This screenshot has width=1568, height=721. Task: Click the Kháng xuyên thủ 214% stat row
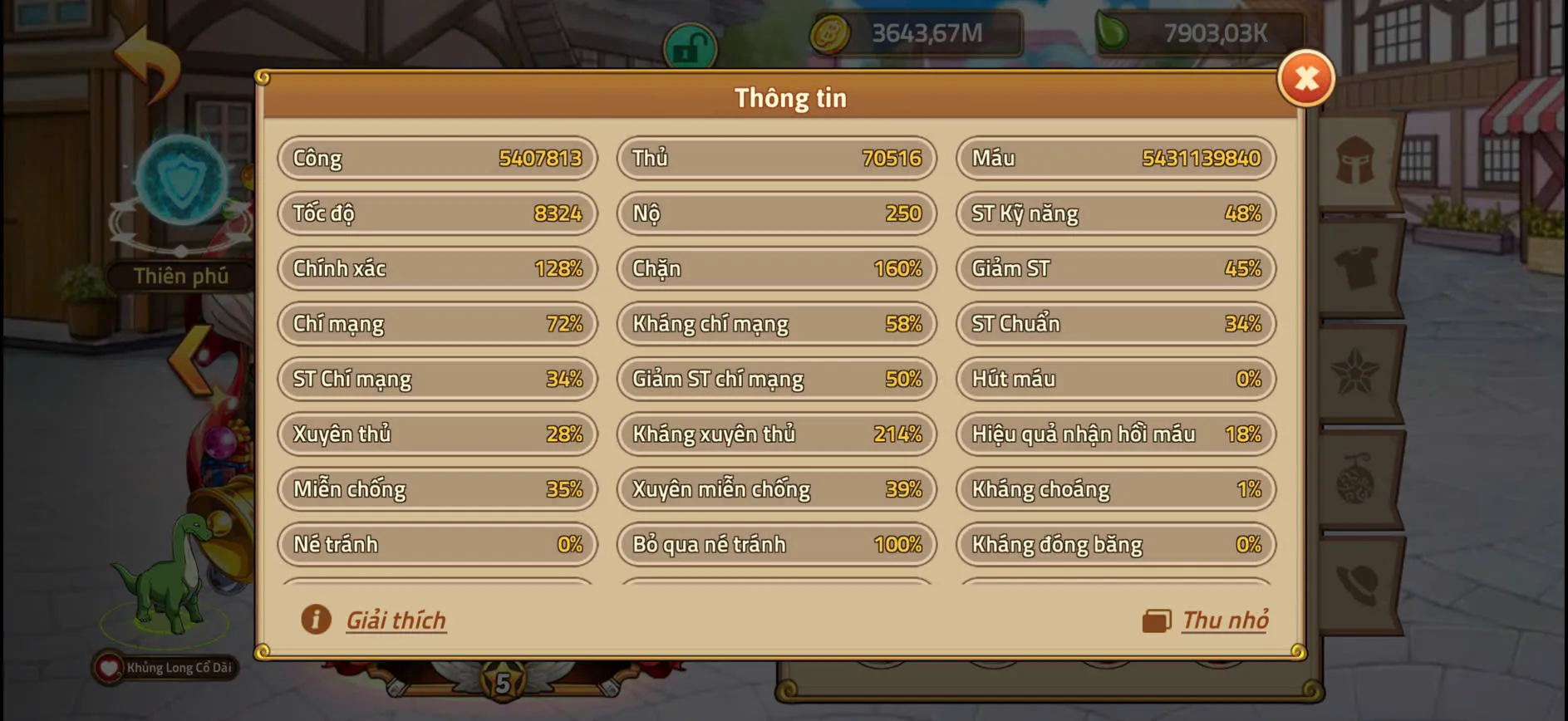(x=776, y=434)
